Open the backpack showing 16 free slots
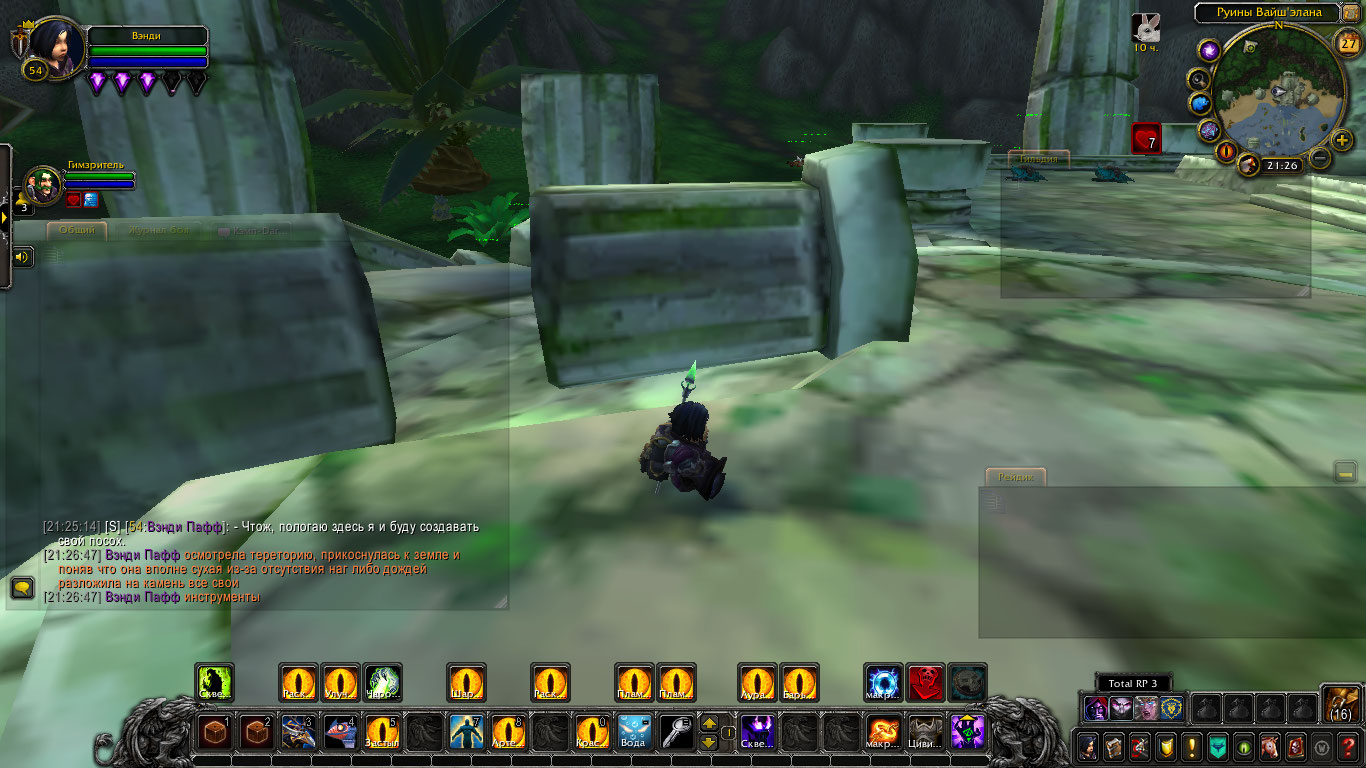1366x768 pixels. (1340, 703)
